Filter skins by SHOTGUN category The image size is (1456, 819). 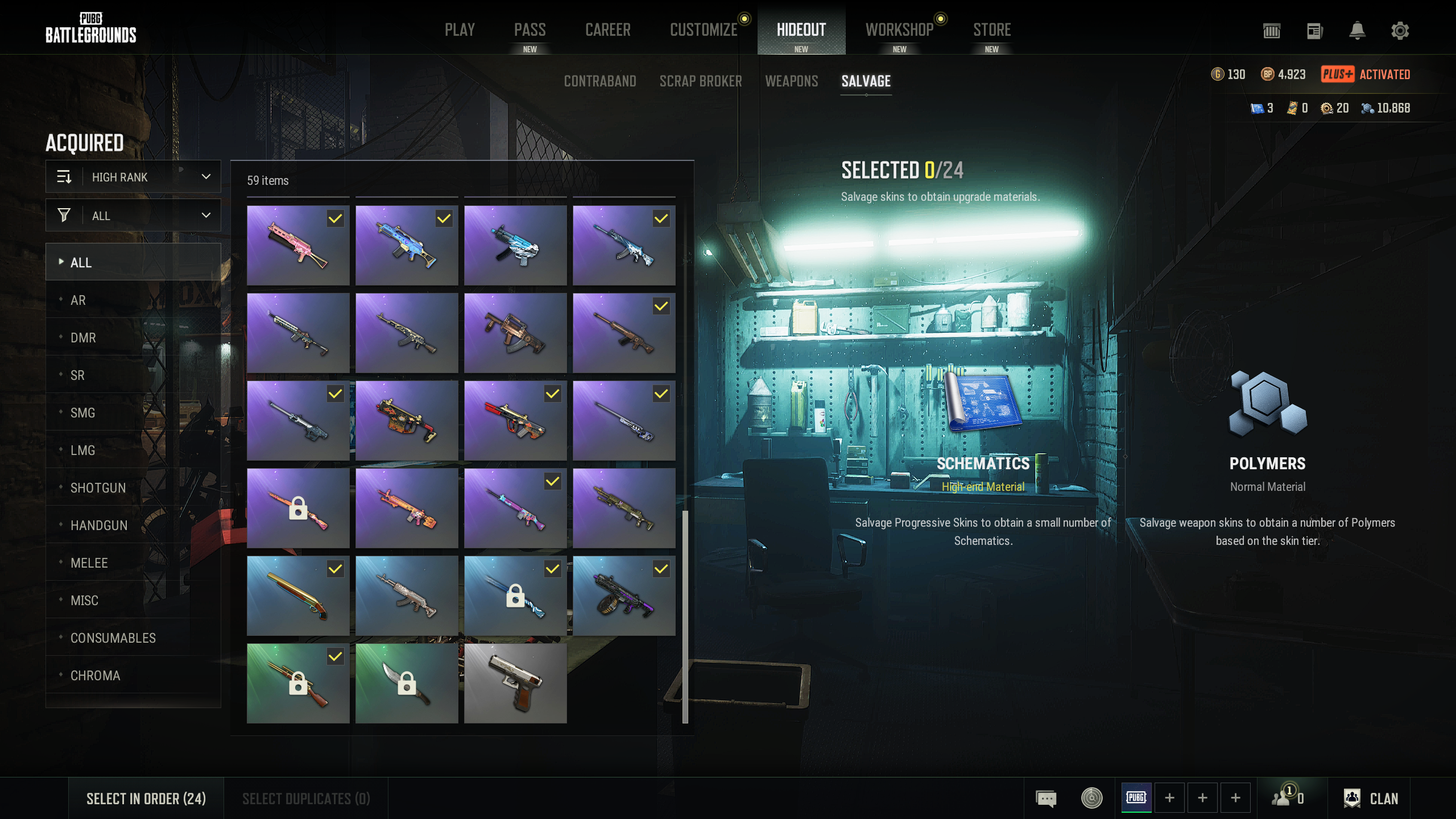[x=98, y=488]
